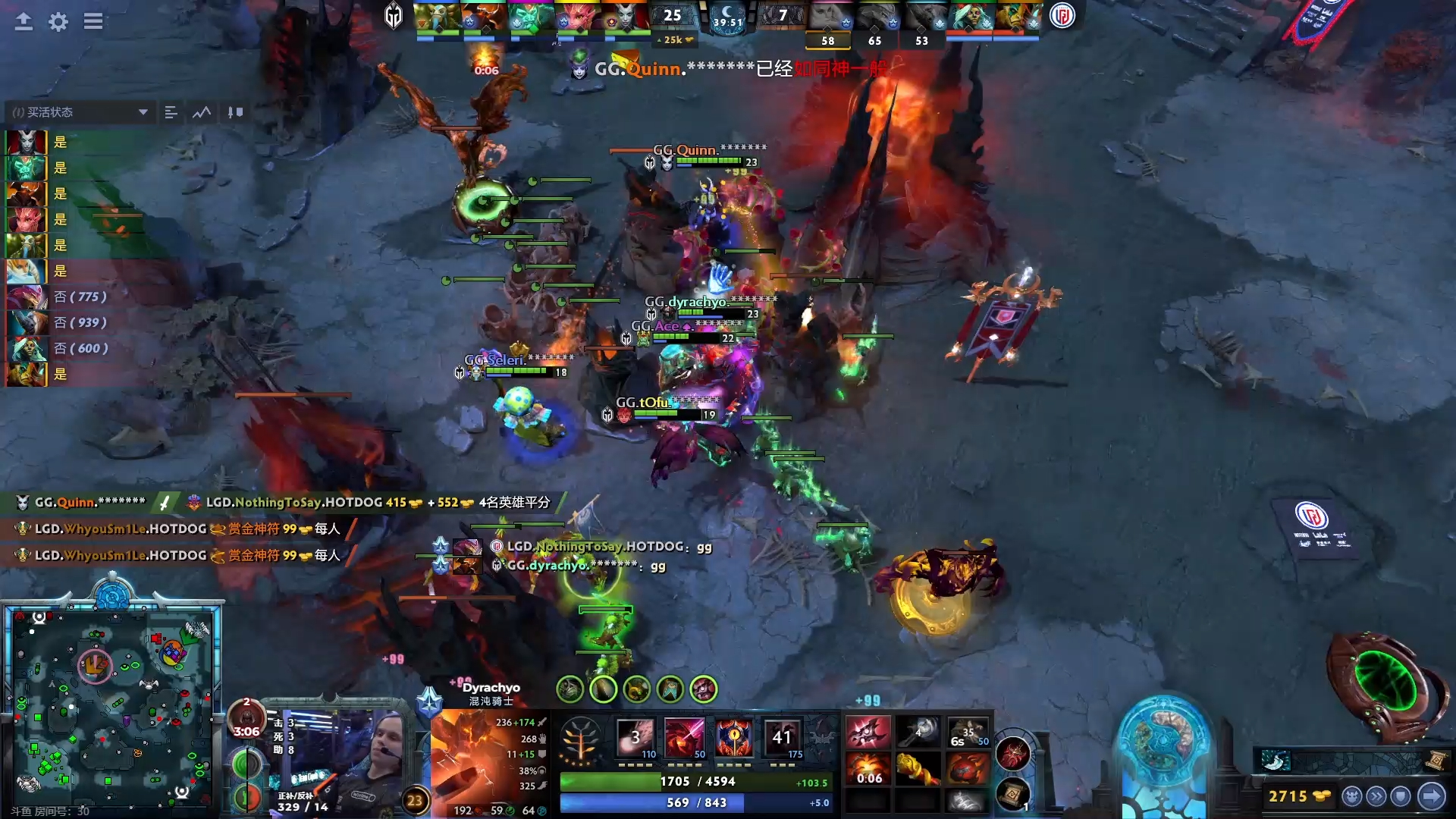Screen dimensions: 1456x819
Task: Click the large right arrow button
Action: [x=1432, y=796]
